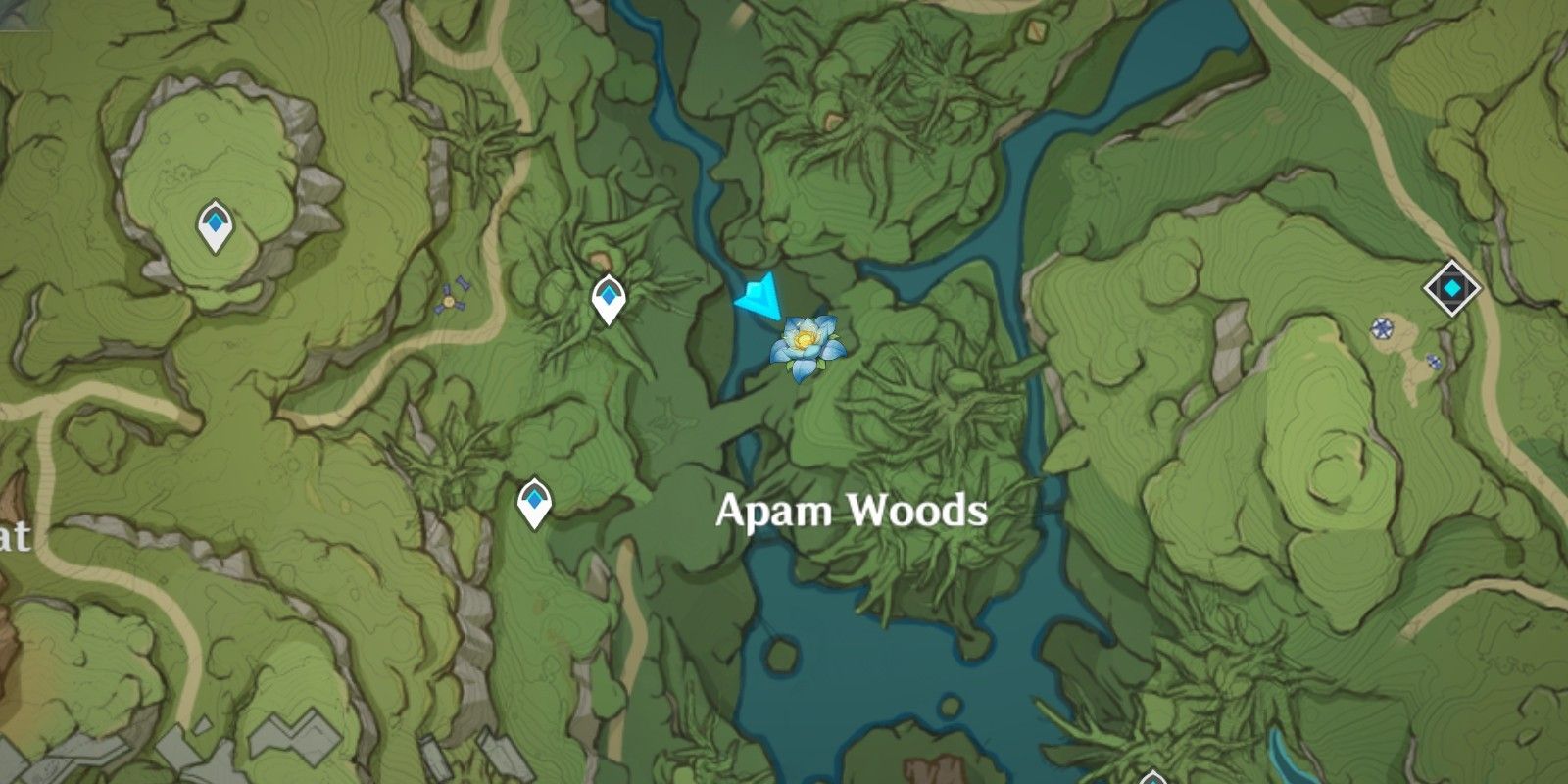Viewport: 1568px width, 784px height.
Task: Expand details for the middle teleport waypoint
Action: [608, 292]
